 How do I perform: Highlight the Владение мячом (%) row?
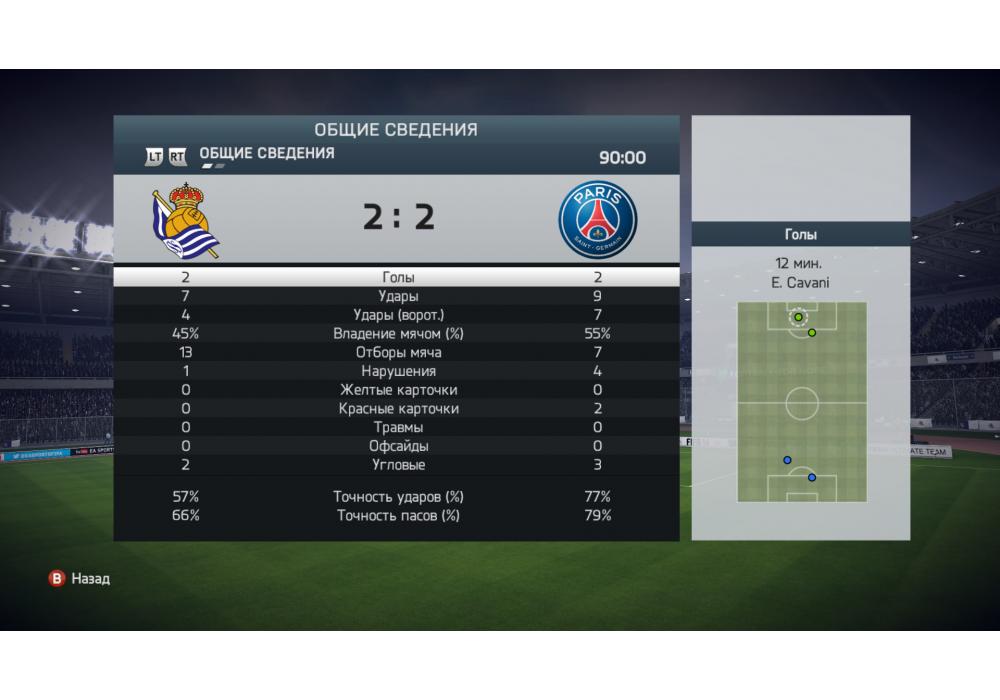click(398, 334)
